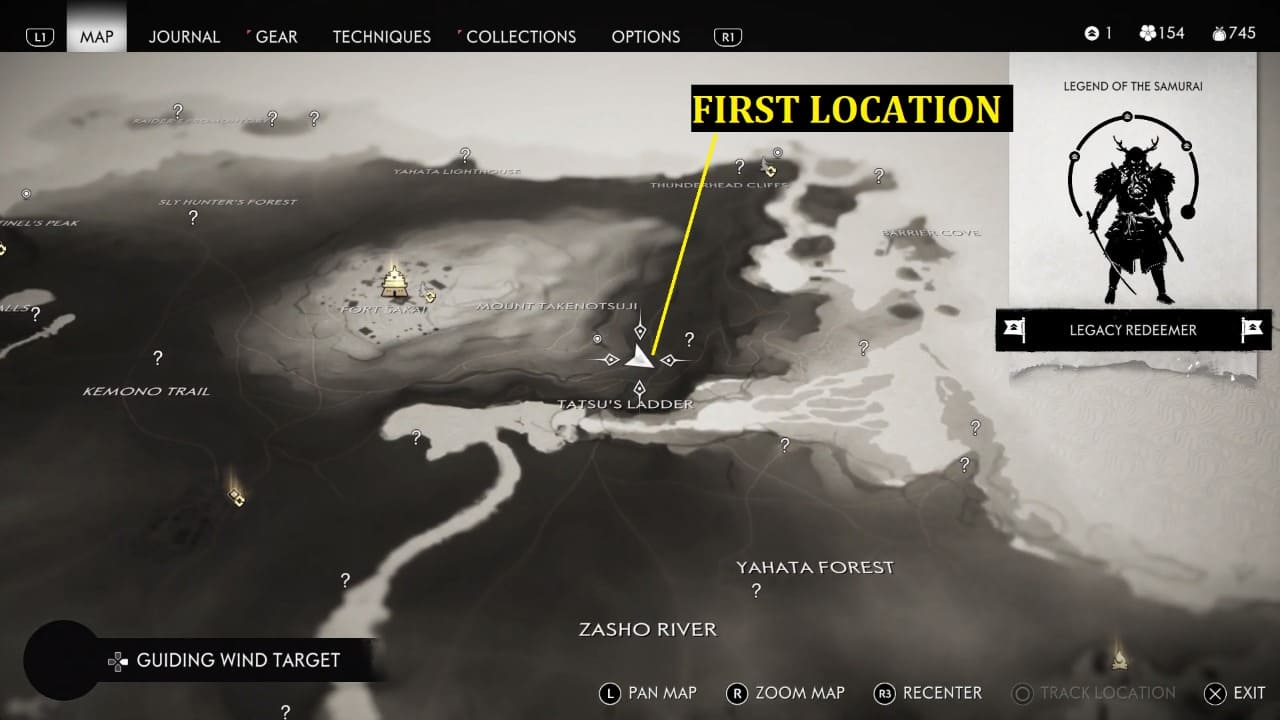Click the golden collectible icon near Kemono Trail
This screenshot has width=1280, height=720.
point(236,497)
